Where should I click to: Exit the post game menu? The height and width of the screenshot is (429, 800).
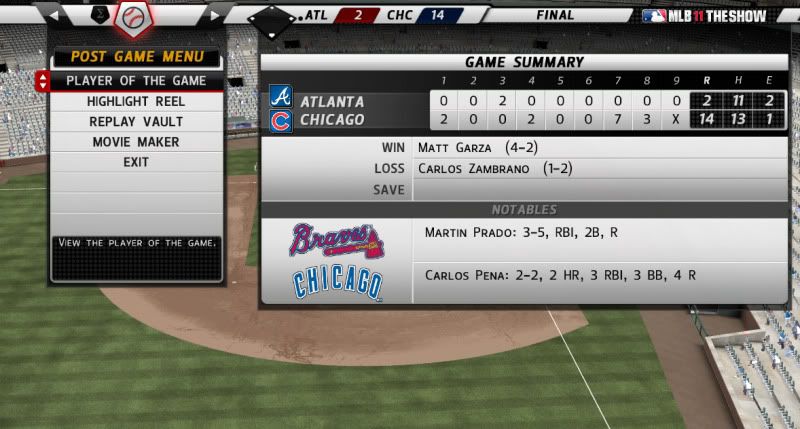tap(136, 162)
